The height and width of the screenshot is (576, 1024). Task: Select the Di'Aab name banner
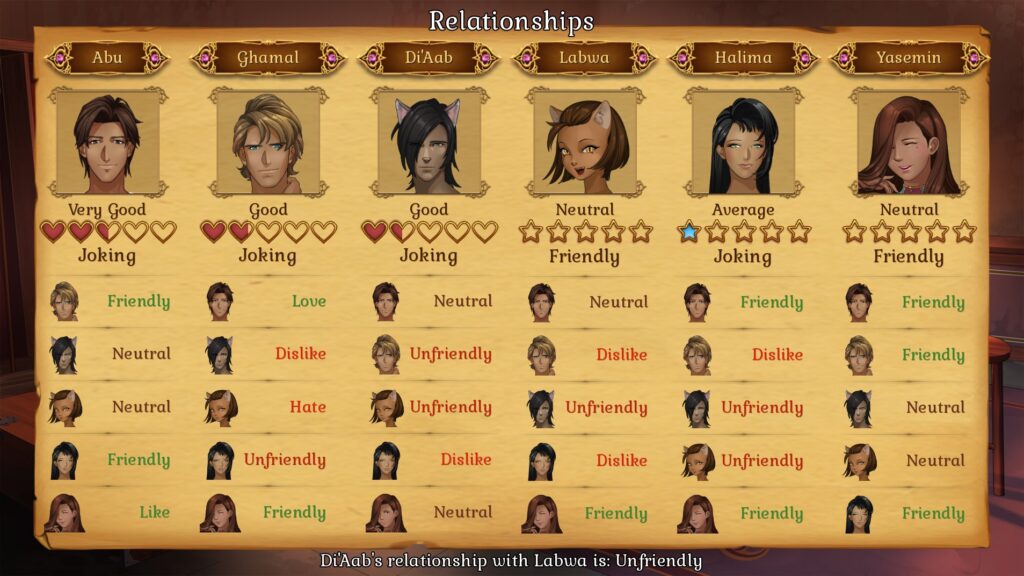[429, 57]
